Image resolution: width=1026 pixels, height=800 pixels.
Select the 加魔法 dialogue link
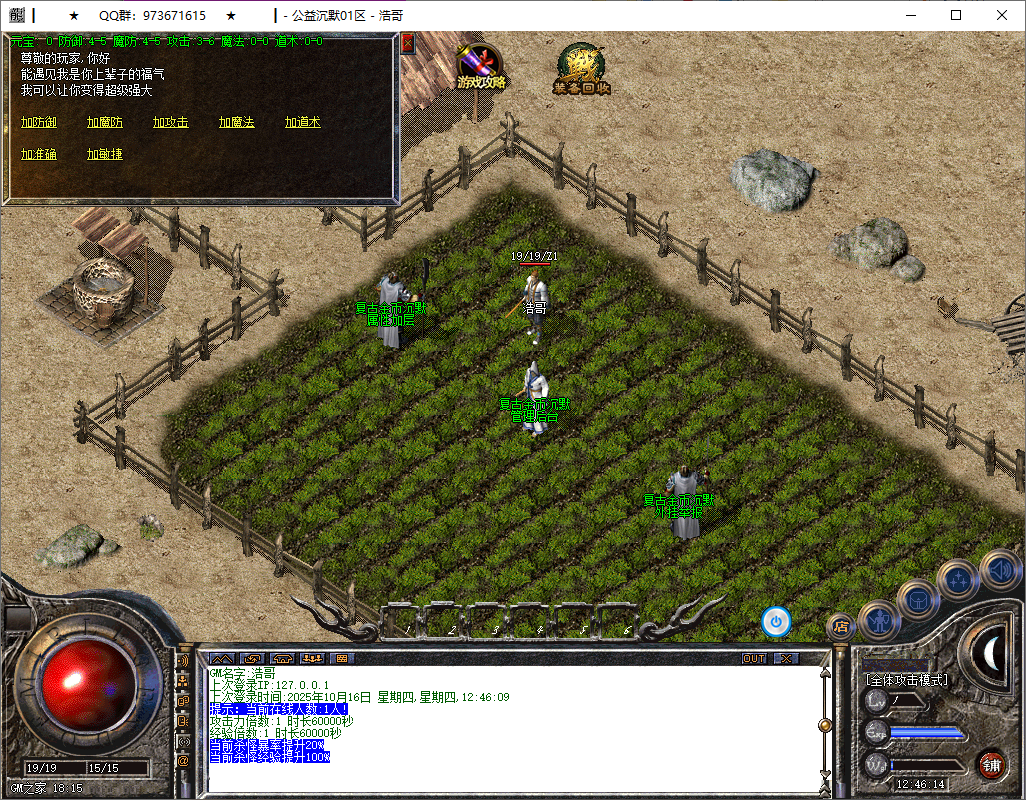pos(237,122)
